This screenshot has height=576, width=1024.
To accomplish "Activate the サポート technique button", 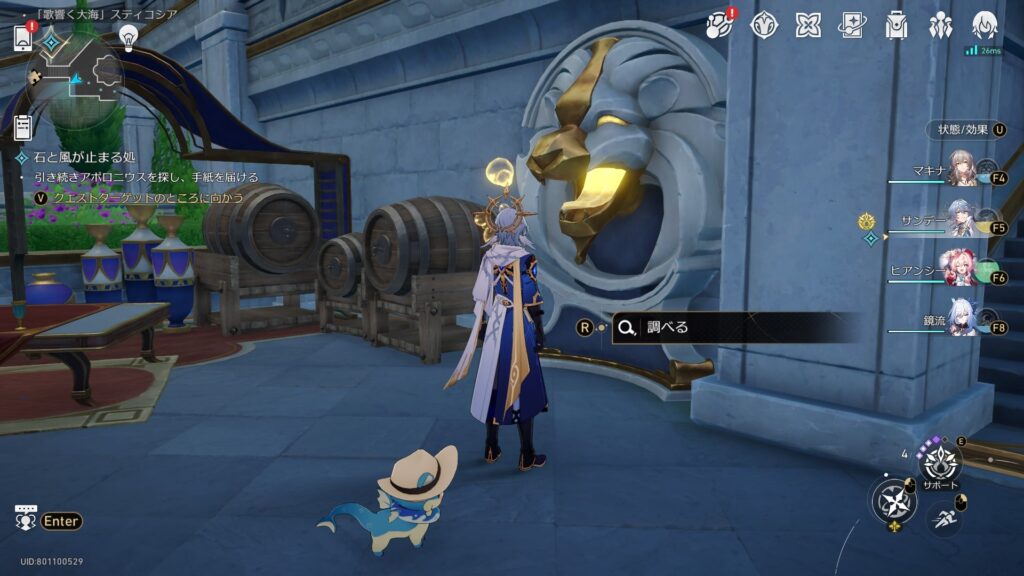I will click(x=940, y=463).
